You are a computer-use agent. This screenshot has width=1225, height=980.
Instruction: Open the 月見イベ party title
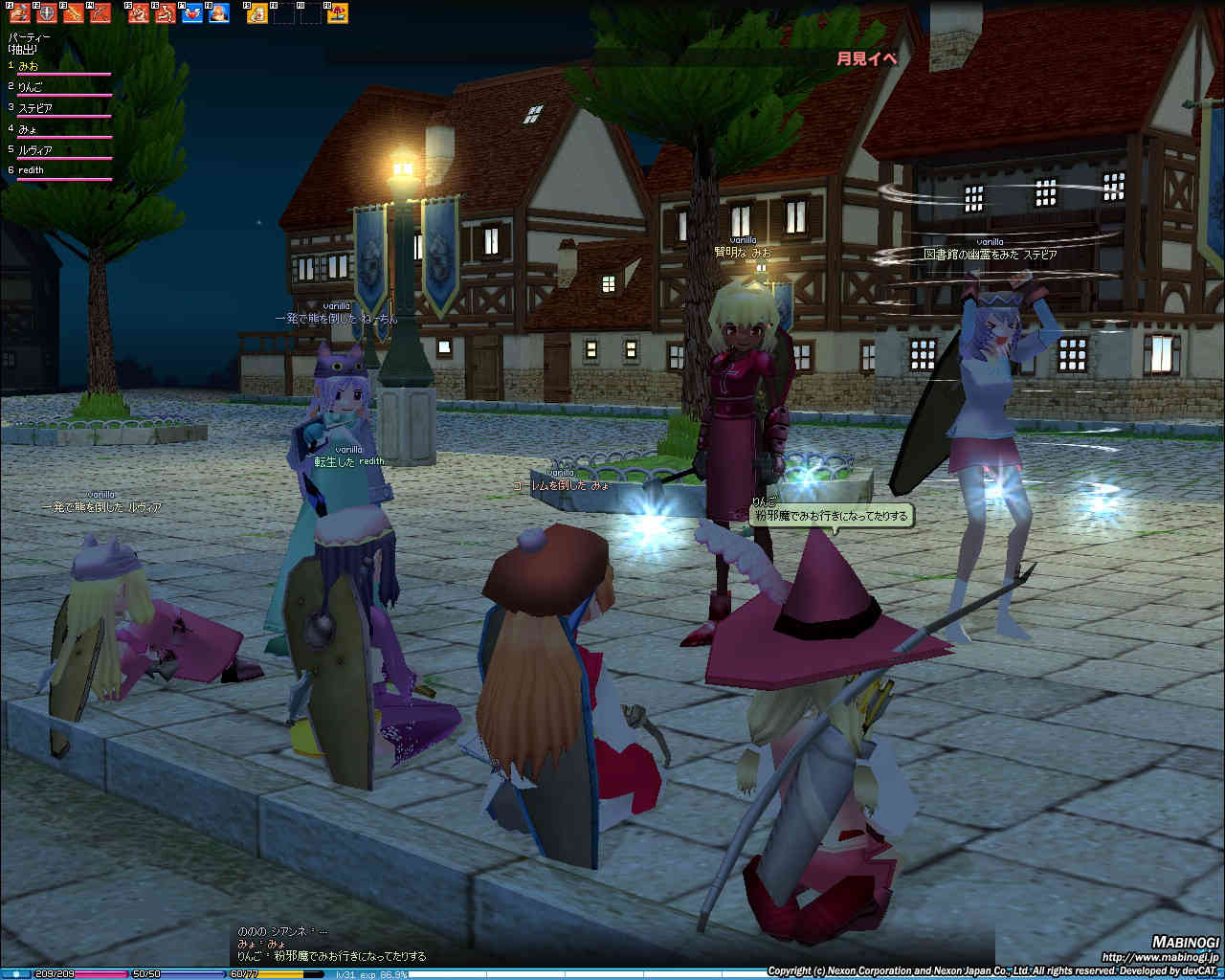pyautogui.click(x=867, y=58)
